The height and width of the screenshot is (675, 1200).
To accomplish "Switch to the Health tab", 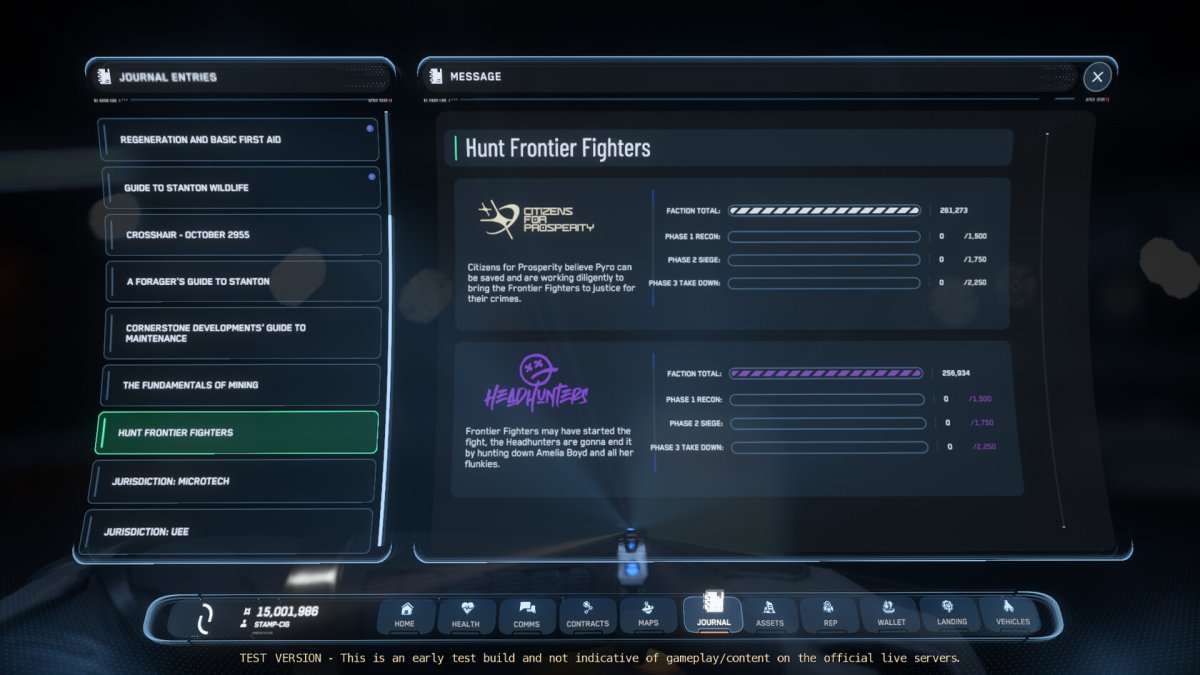I will click(466, 615).
